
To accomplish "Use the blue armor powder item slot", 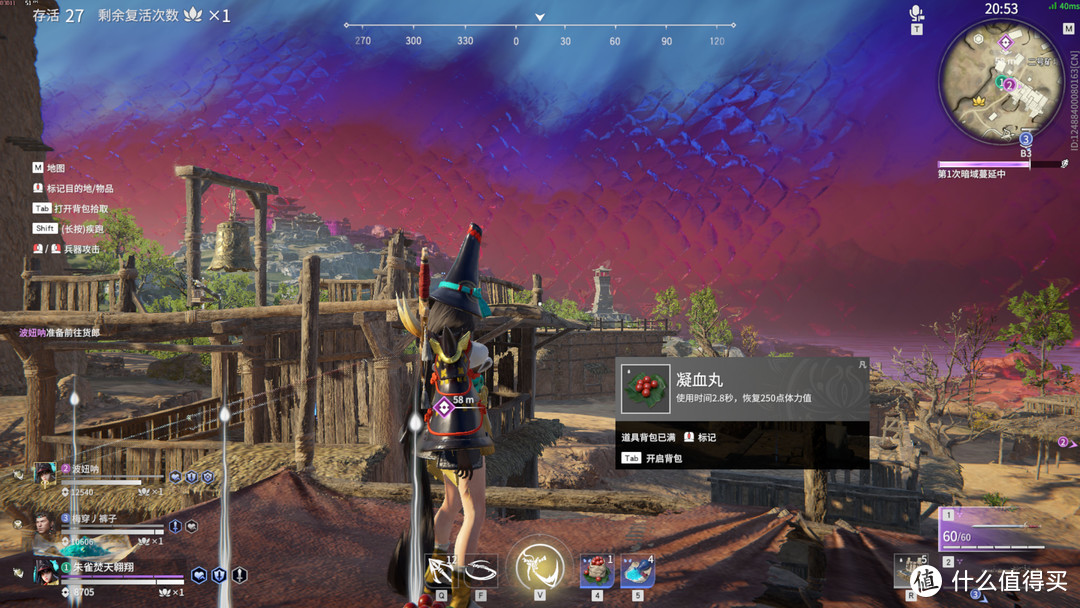I will 638,570.
